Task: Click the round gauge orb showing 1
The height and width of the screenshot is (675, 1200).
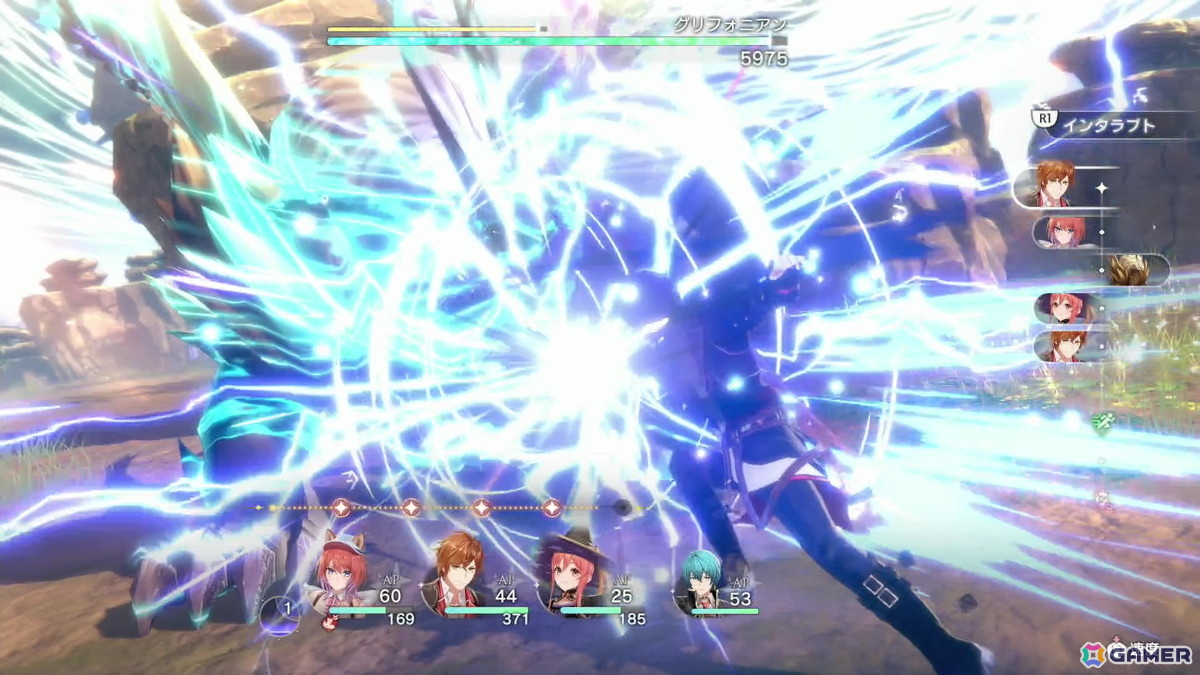Action: [279, 611]
